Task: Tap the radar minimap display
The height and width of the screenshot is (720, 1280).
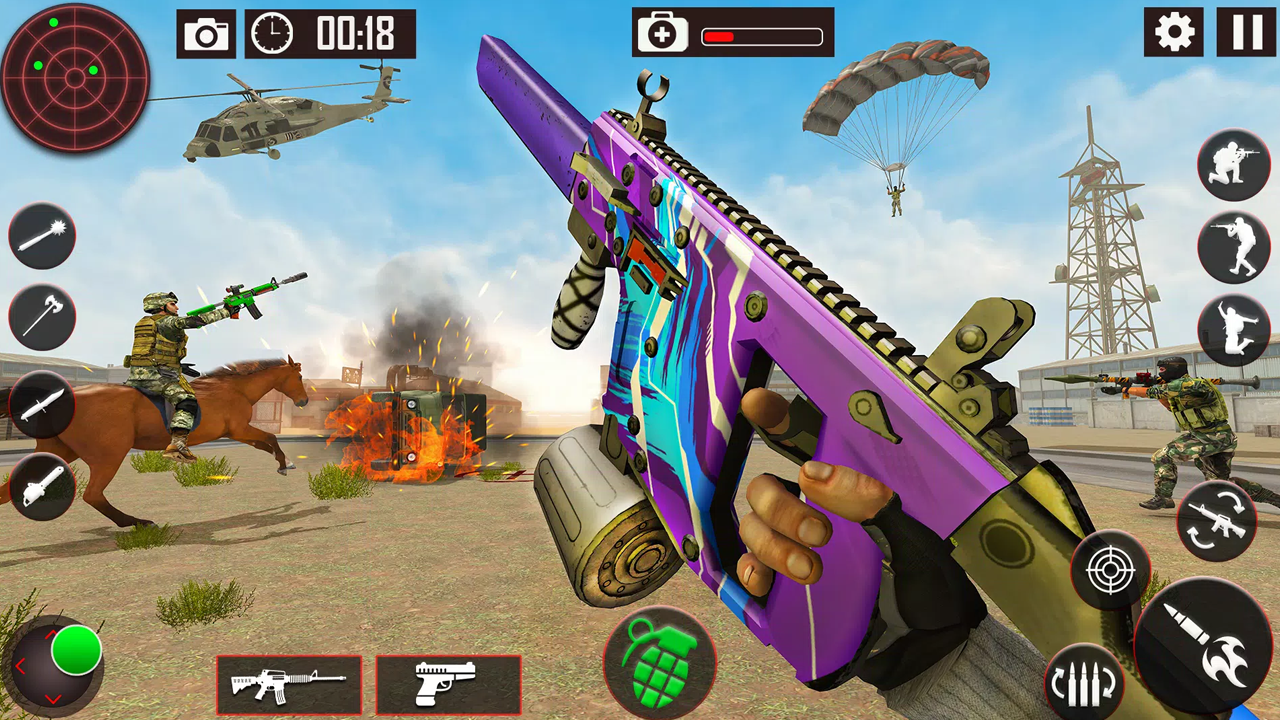Action: (75, 78)
